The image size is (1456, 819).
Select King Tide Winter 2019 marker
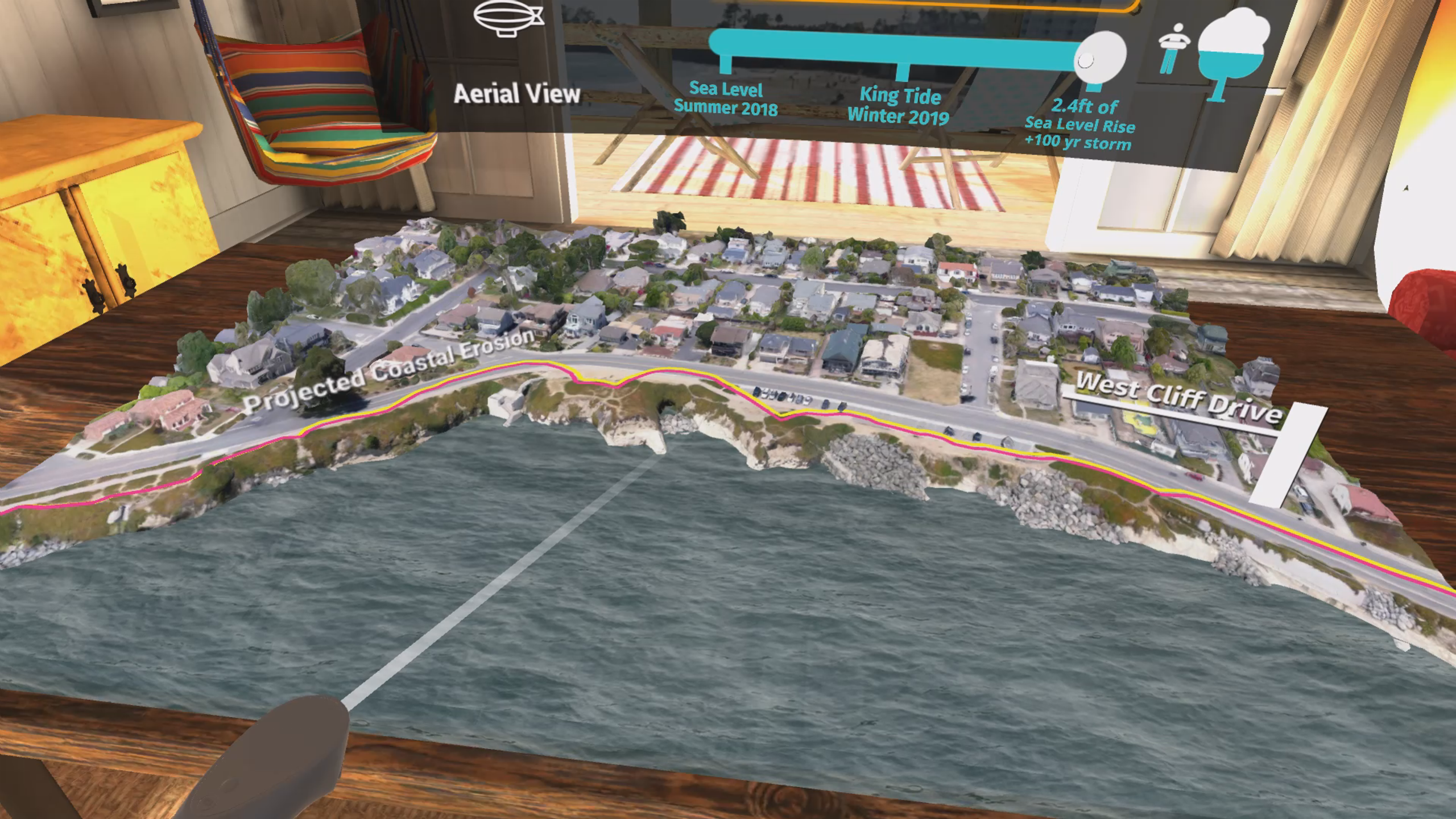click(902, 72)
